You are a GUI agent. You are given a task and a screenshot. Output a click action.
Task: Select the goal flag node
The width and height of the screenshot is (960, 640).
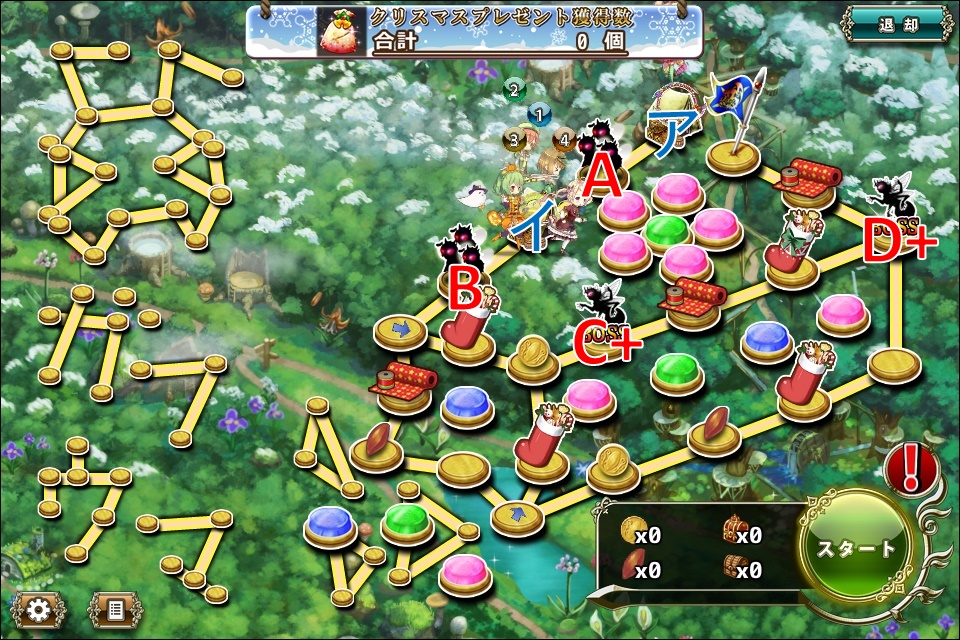[736, 150]
